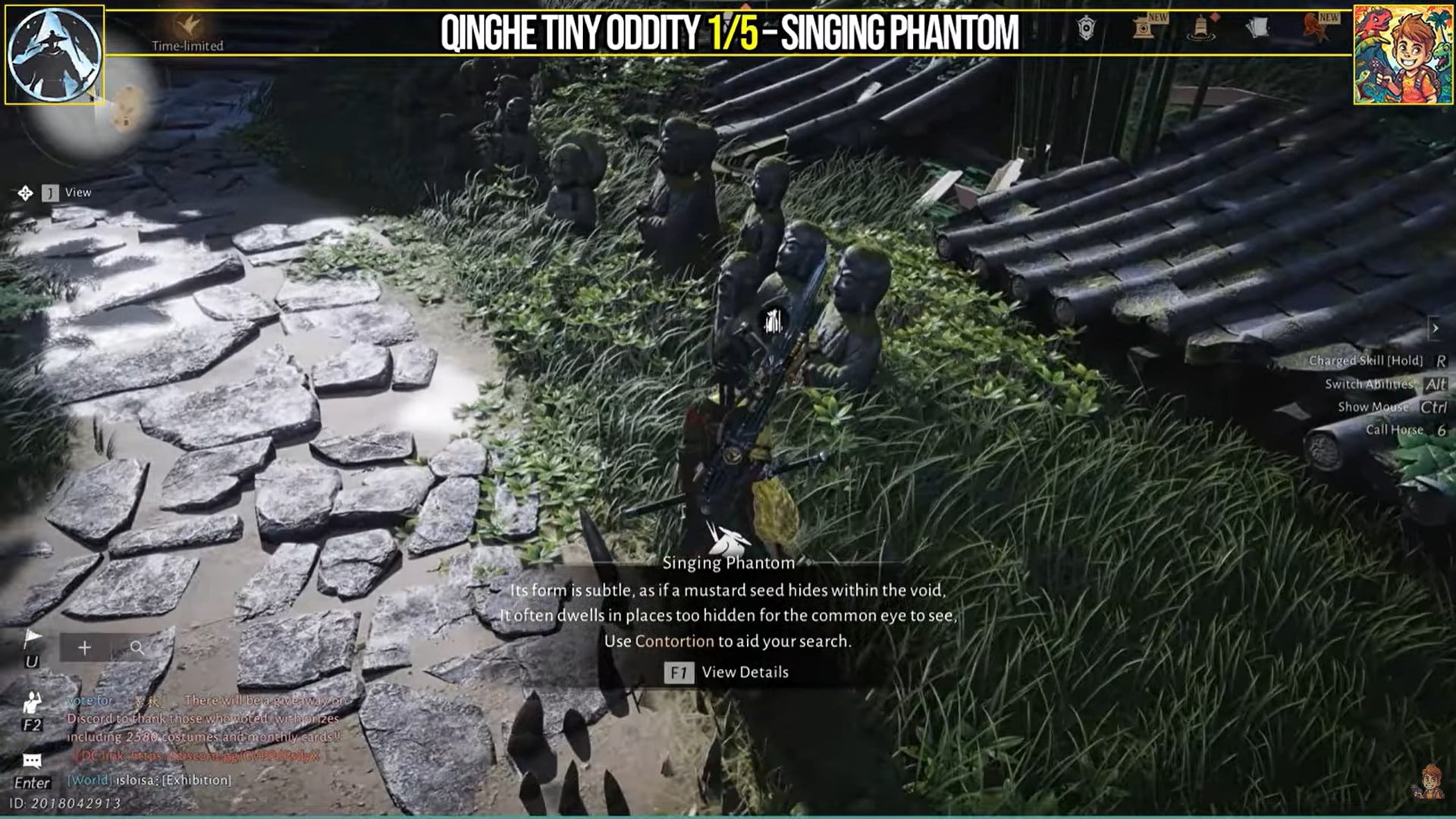This screenshot has height=819, width=1456.
Task: Select the World chat channel label
Action: [x=88, y=780]
